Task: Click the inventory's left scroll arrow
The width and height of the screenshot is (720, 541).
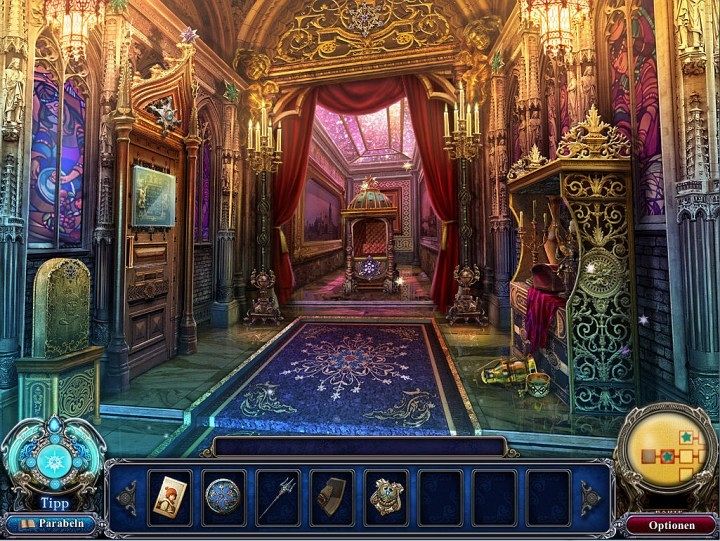Action: [127, 497]
